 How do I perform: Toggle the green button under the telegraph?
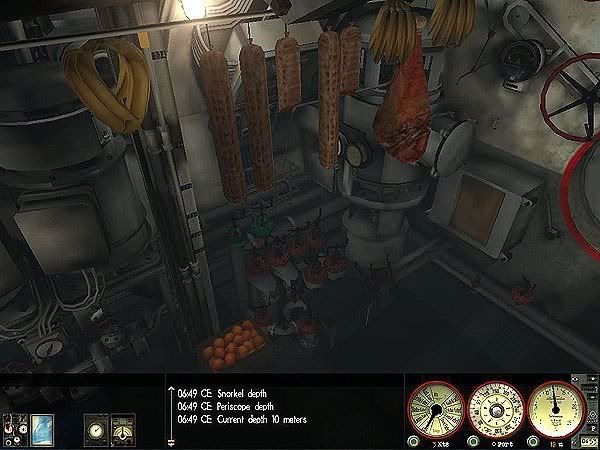[x=413, y=440]
